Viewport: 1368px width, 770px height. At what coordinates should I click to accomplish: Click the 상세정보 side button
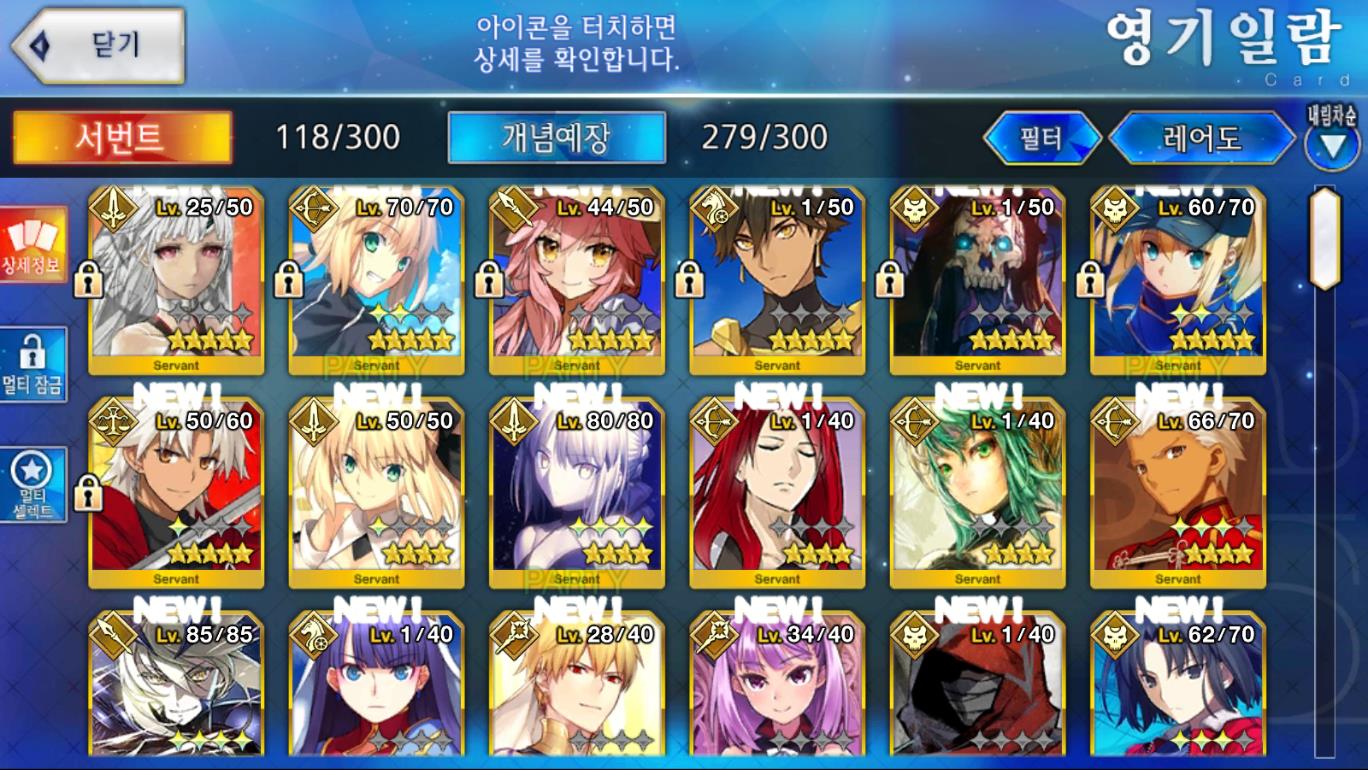[x=34, y=245]
